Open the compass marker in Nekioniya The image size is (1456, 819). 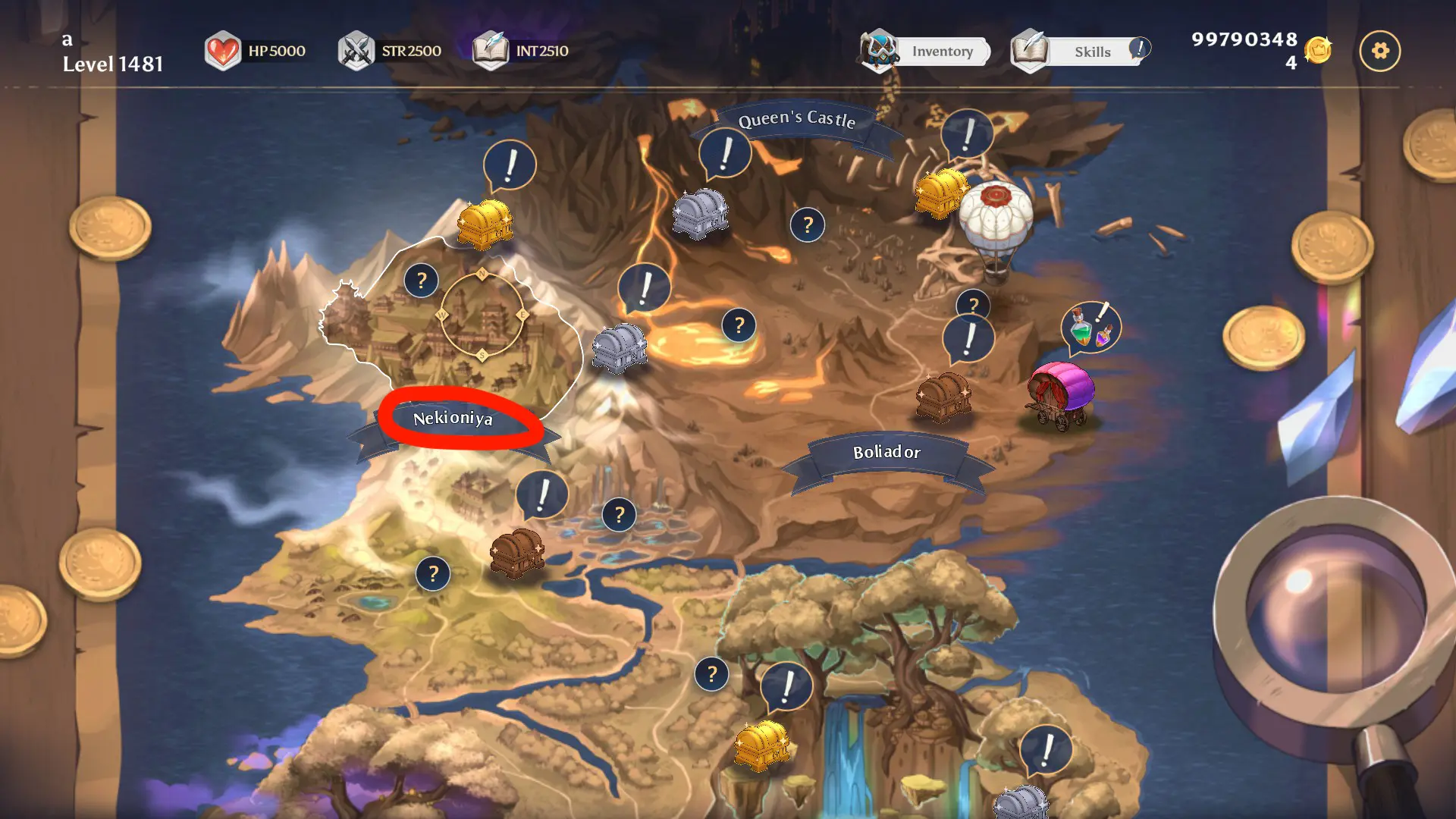coord(482,315)
